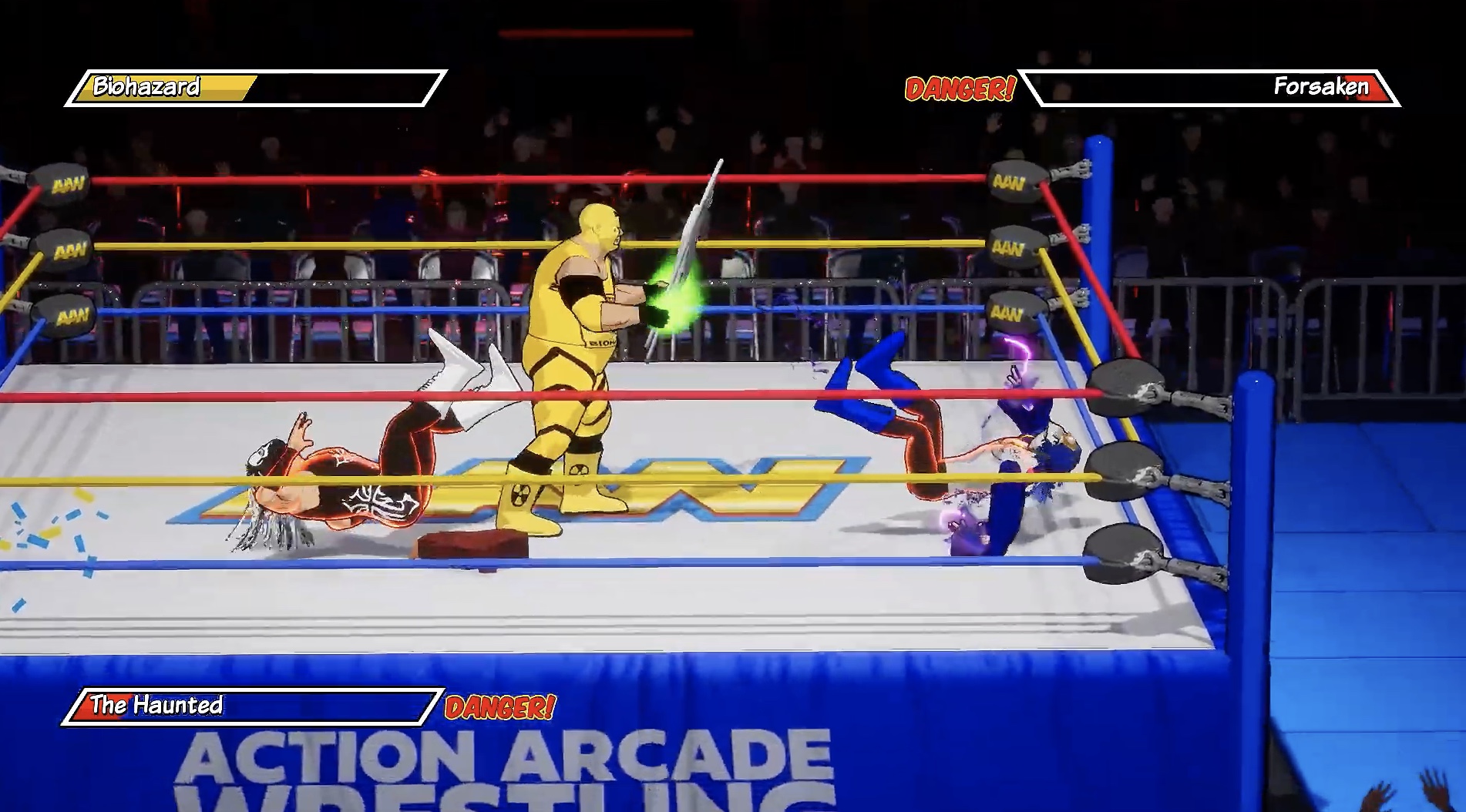
Task: Click the Forsaken nameplate
Action: (x=1318, y=88)
